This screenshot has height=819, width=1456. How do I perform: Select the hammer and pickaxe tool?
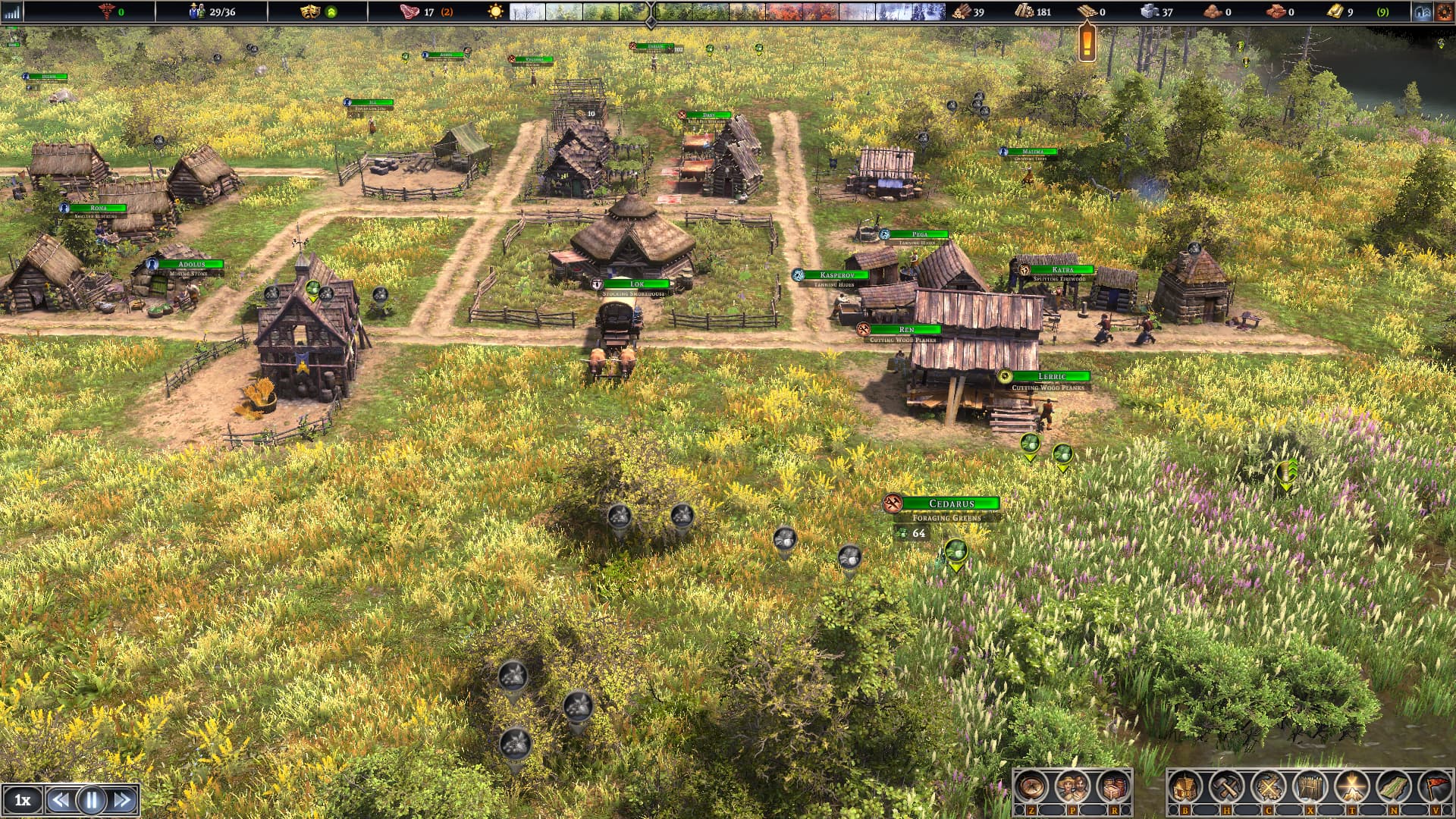pos(1225,788)
